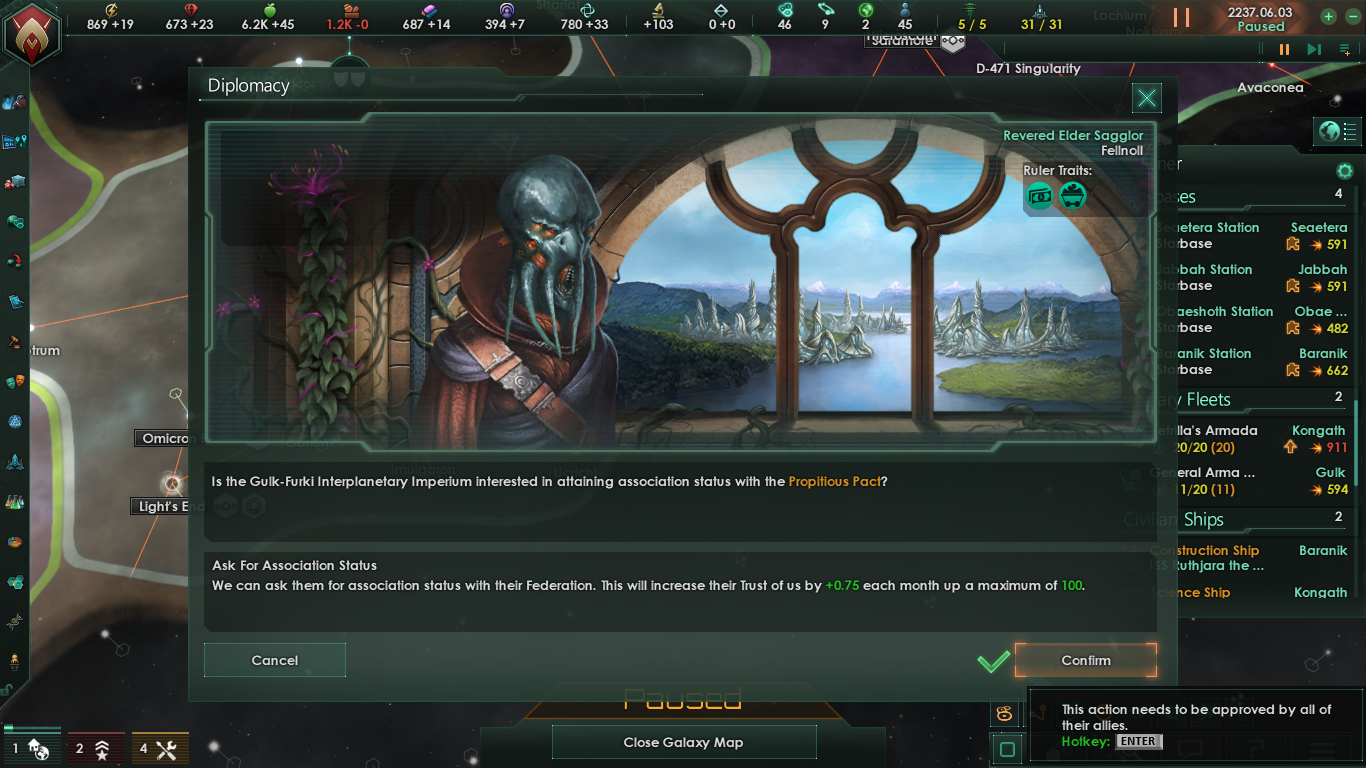Unpause the game with the pause button

point(1181,17)
